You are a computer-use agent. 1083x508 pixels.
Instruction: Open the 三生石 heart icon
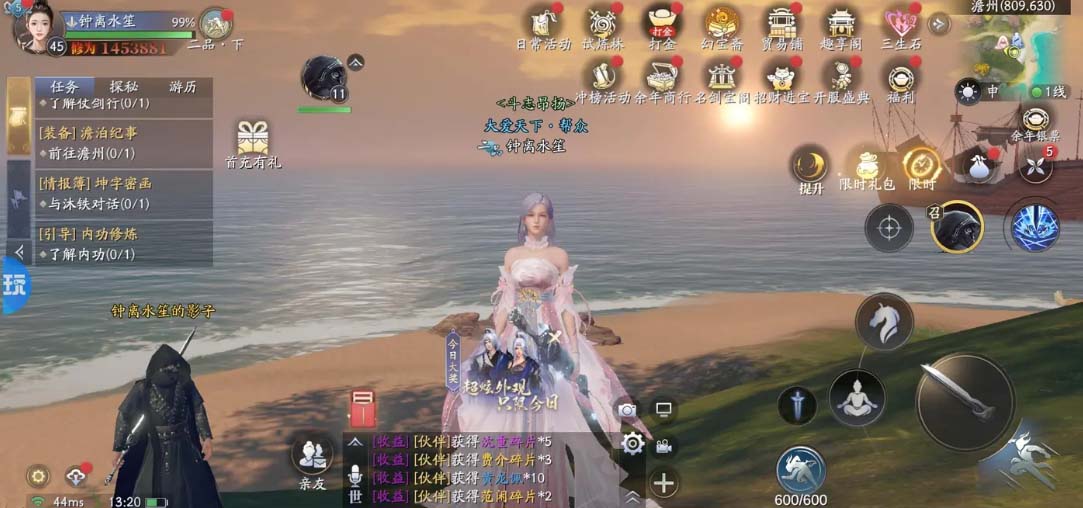point(899,24)
